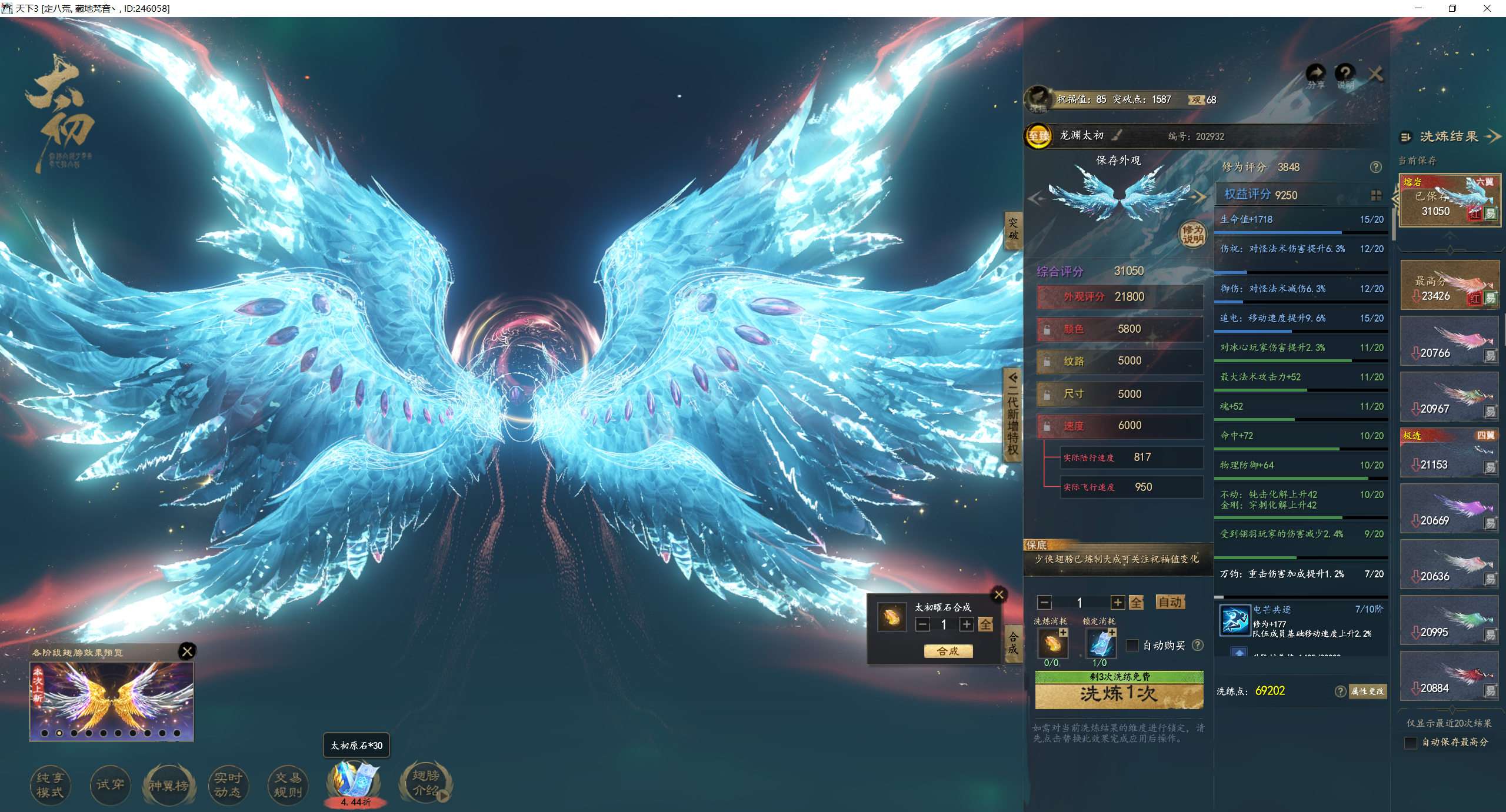
Task: Open 翅膀介绍 wing introduction
Action: click(x=425, y=783)
